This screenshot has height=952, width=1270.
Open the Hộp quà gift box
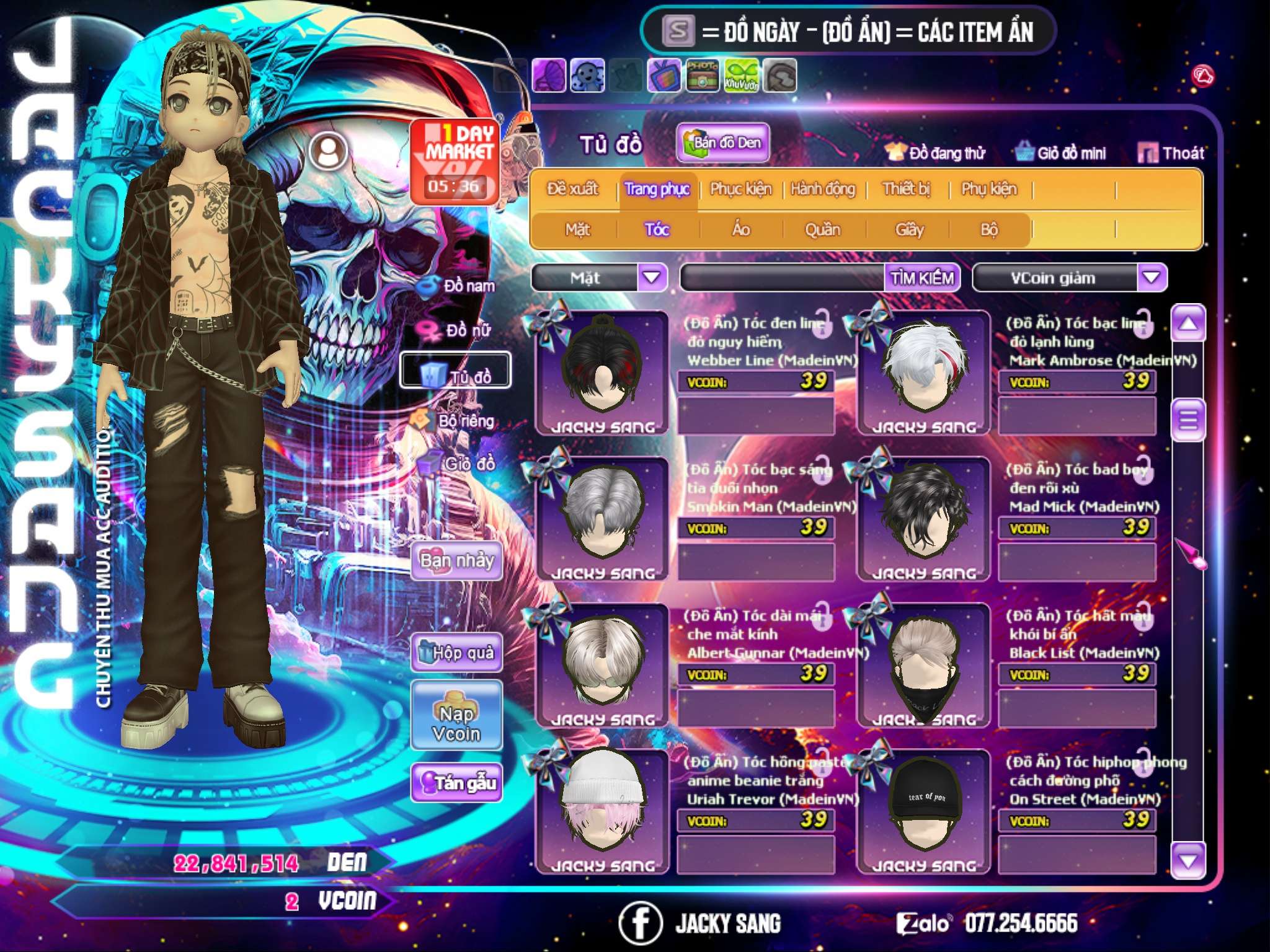point(456,653)
